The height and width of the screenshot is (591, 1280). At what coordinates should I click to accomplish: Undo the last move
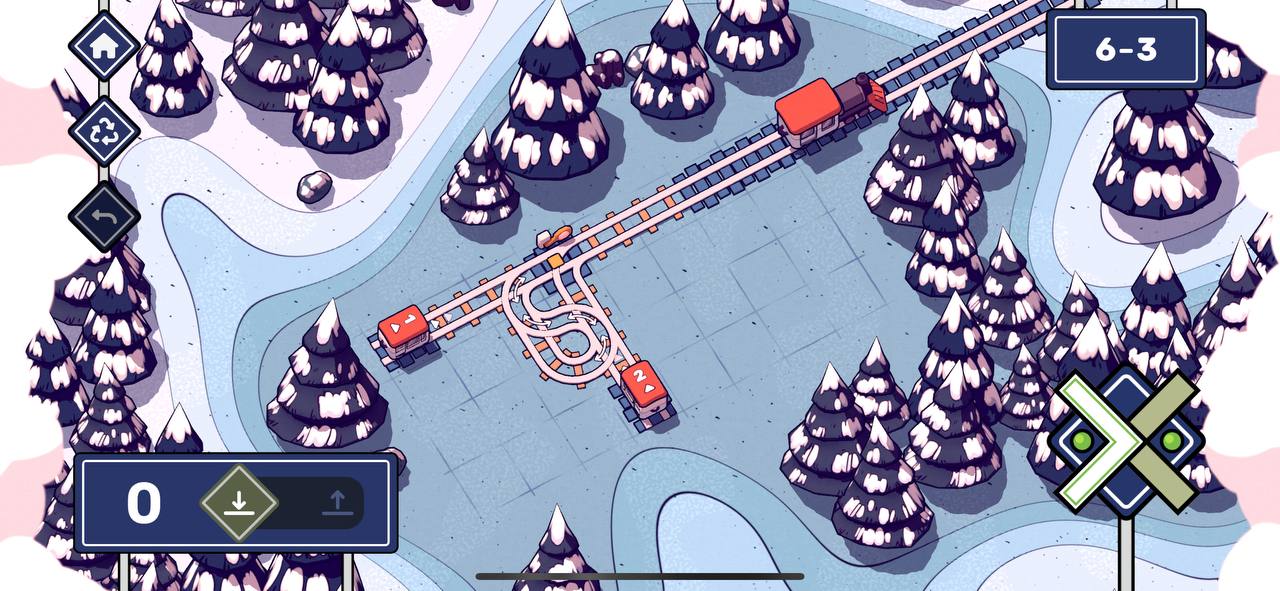point(103,216)
